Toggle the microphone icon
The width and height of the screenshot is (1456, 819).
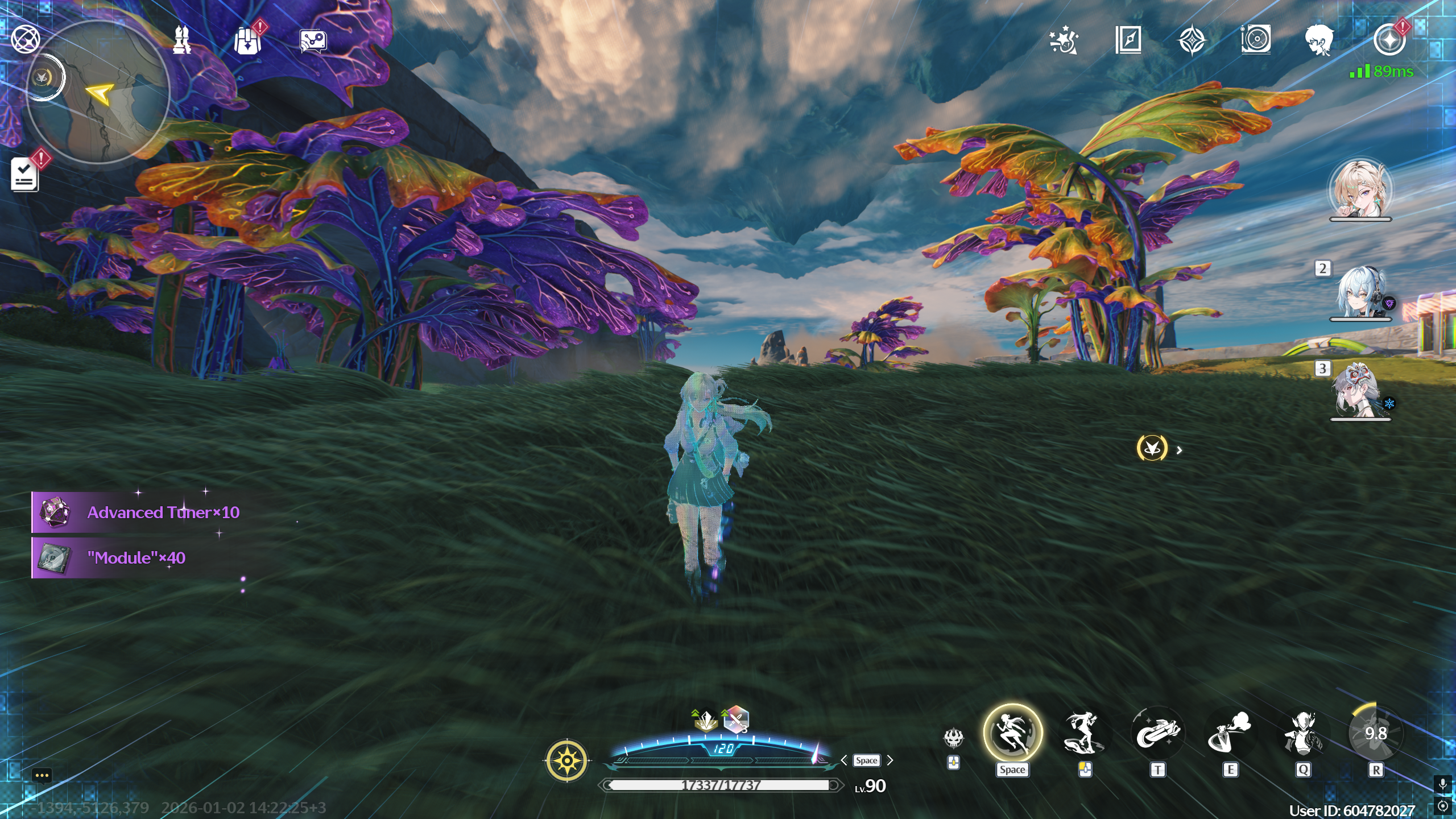1442,785
